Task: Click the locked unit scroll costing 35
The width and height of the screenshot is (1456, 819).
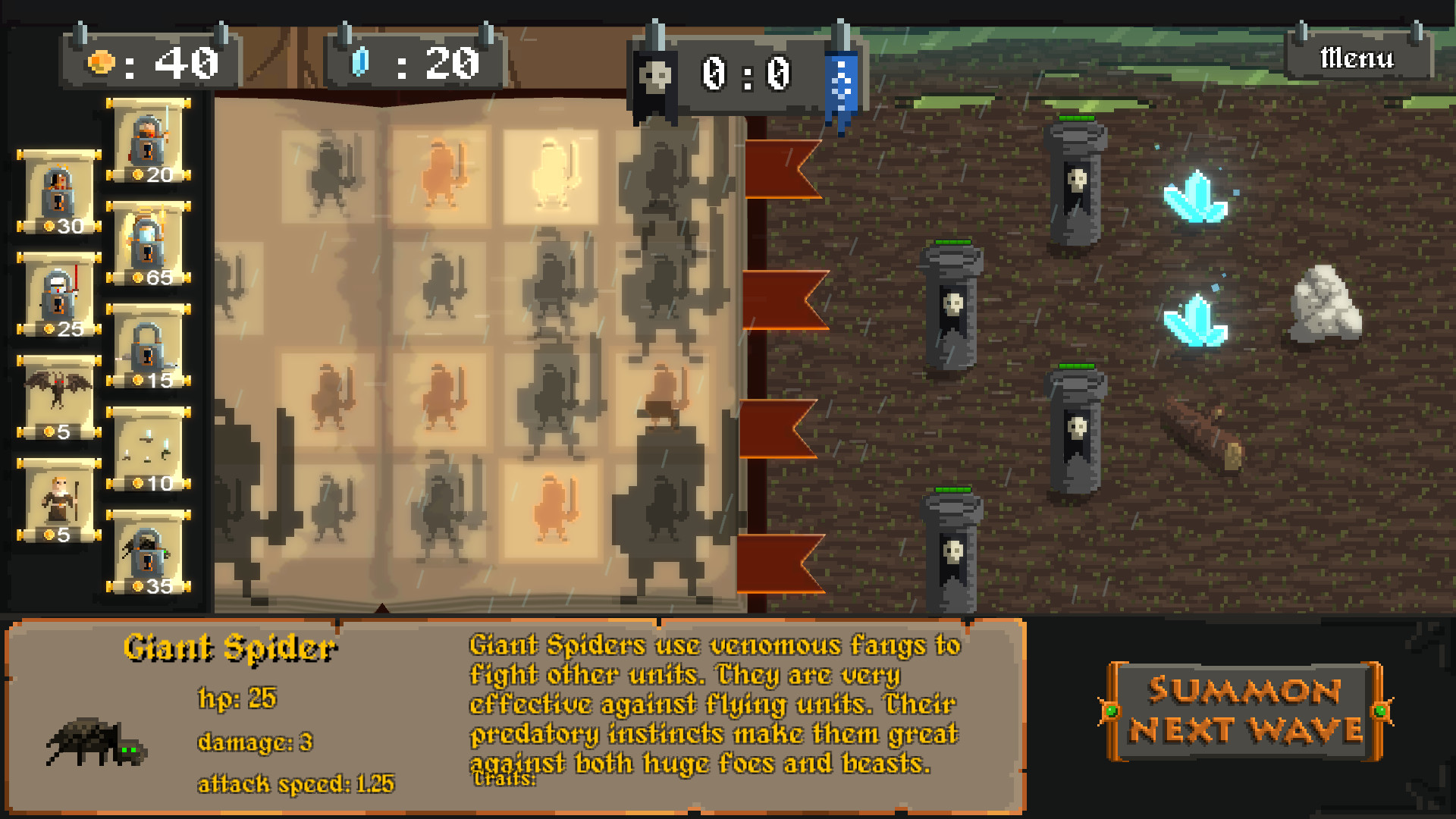Action: point(148,550)
